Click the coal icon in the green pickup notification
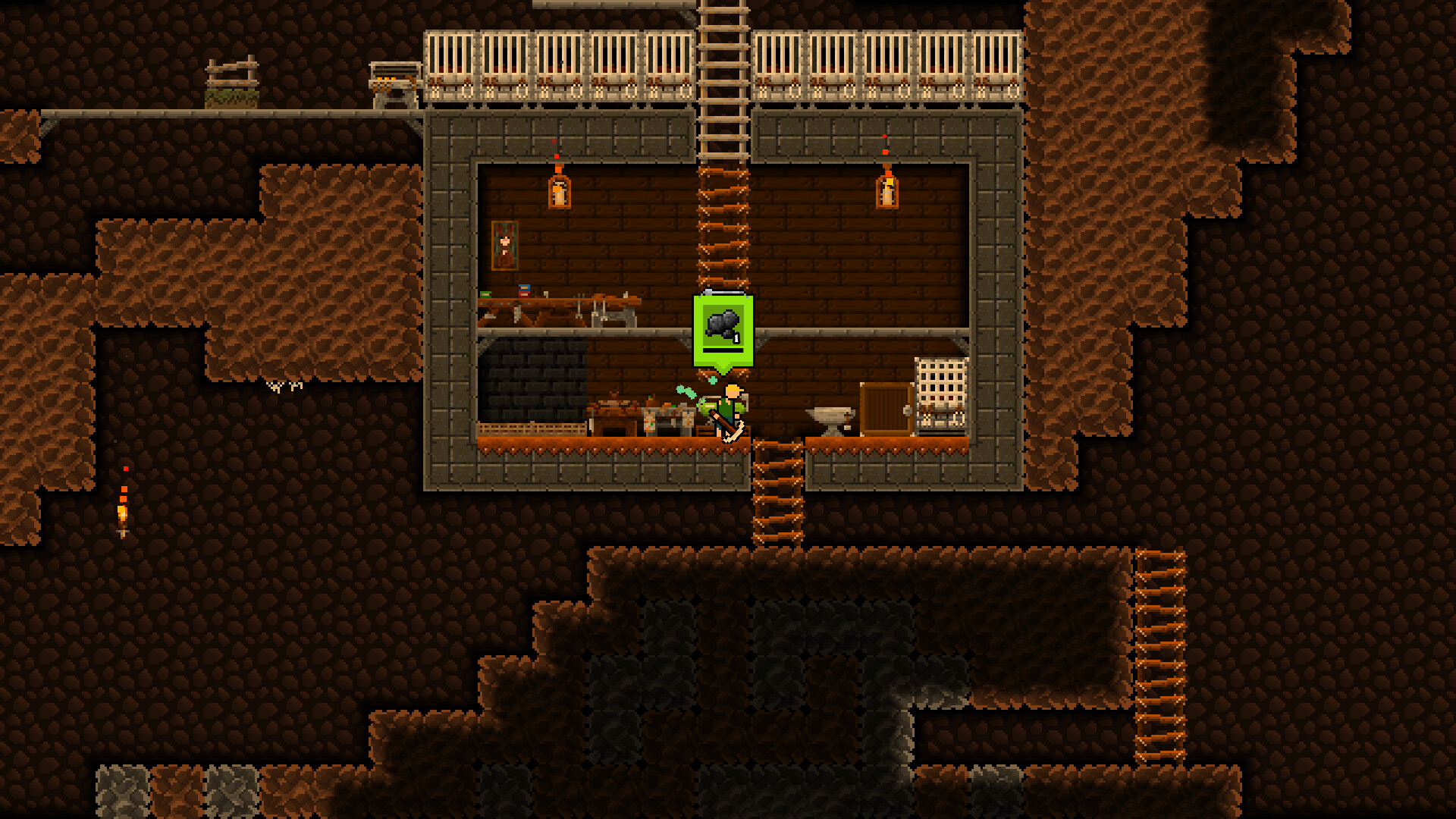1456x819 pixels. (721, 322)
